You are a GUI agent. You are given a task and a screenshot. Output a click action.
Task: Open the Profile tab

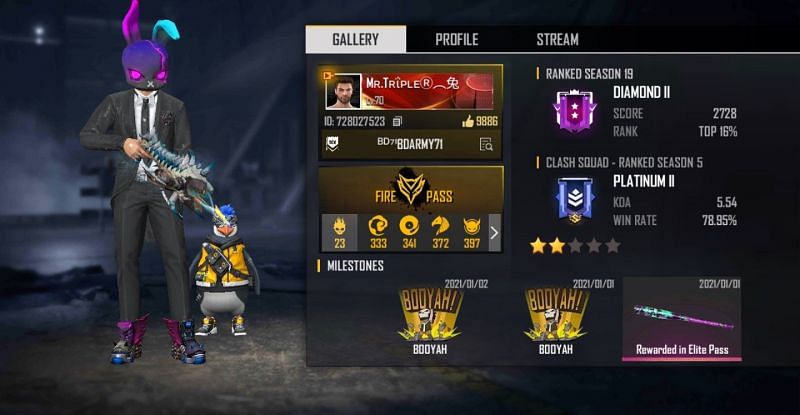[x=456, y=40]
